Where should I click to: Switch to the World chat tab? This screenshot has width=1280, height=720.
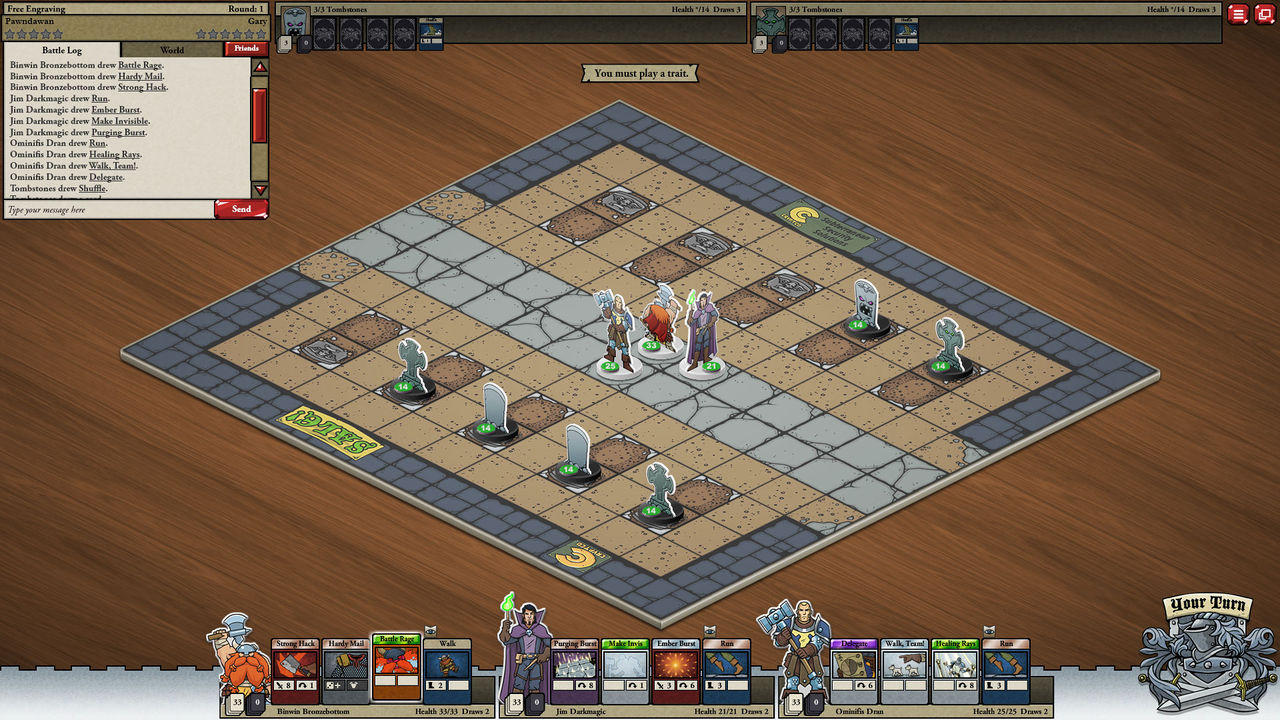tap(172, 49)
